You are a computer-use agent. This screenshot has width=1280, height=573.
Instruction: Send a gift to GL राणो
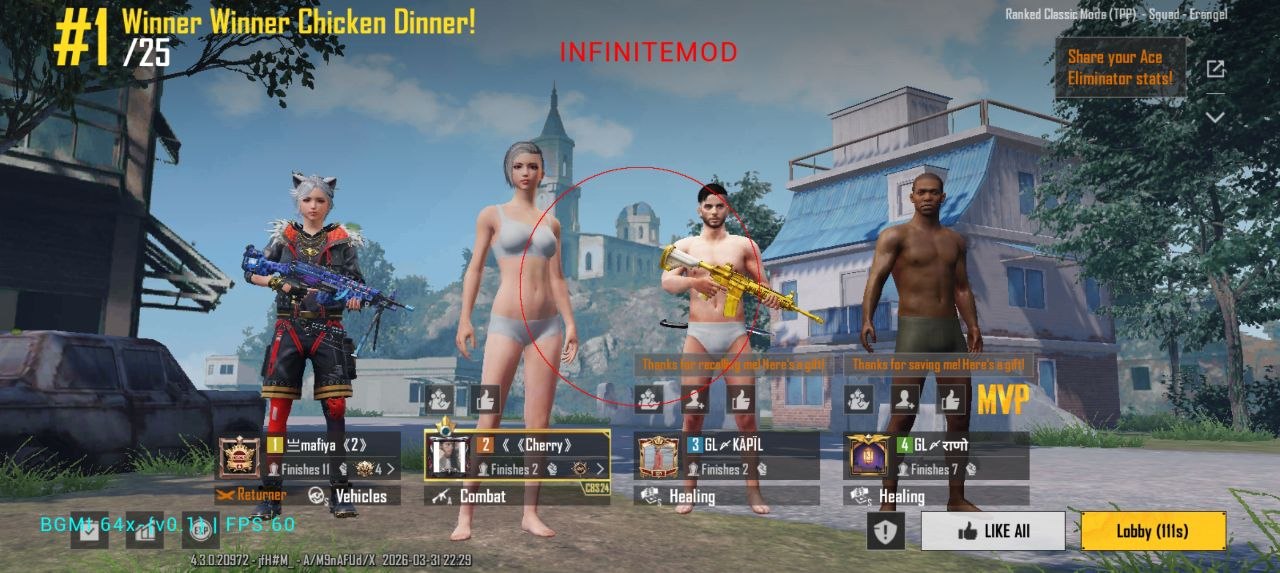[x=858, y=400]
